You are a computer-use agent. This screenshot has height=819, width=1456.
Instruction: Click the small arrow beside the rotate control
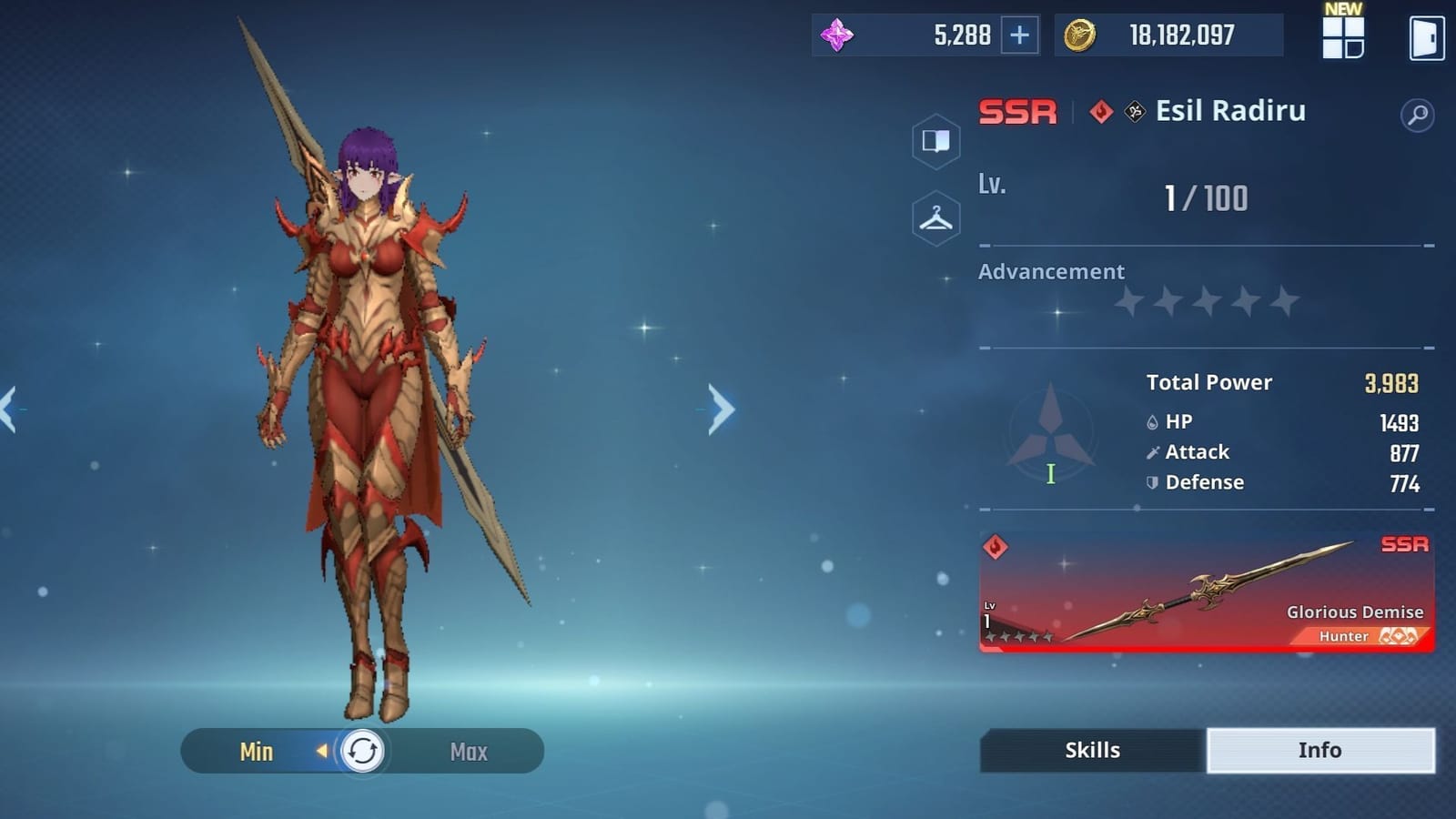[x=323, y=751]
